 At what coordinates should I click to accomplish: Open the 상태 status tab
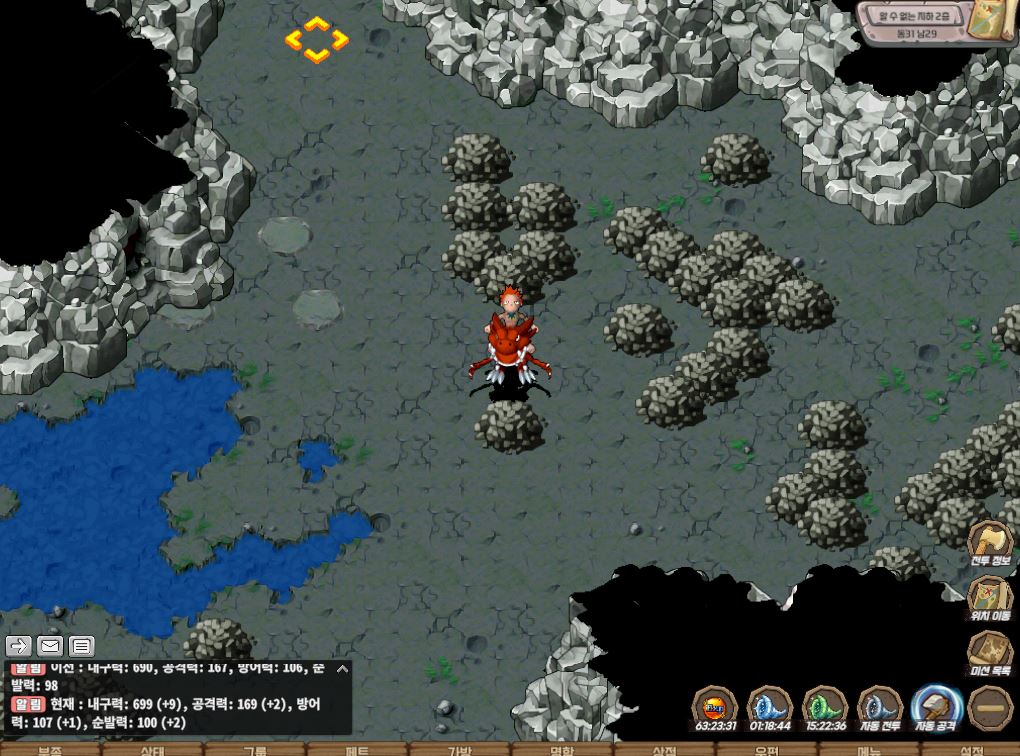152,750
